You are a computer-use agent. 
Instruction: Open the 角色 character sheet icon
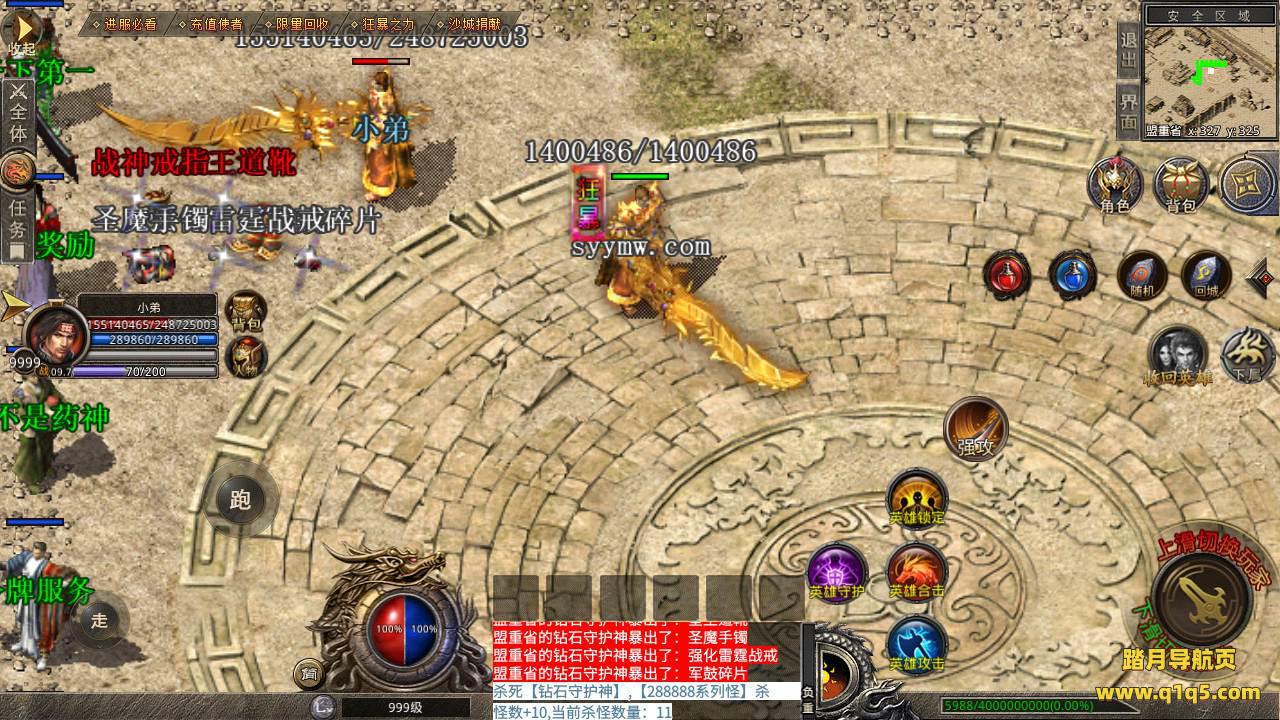point(1115,186)
